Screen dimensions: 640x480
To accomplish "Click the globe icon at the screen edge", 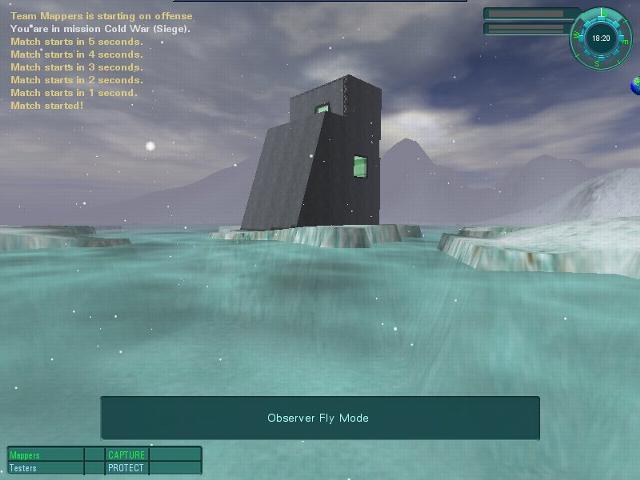I will pos(635,87).
